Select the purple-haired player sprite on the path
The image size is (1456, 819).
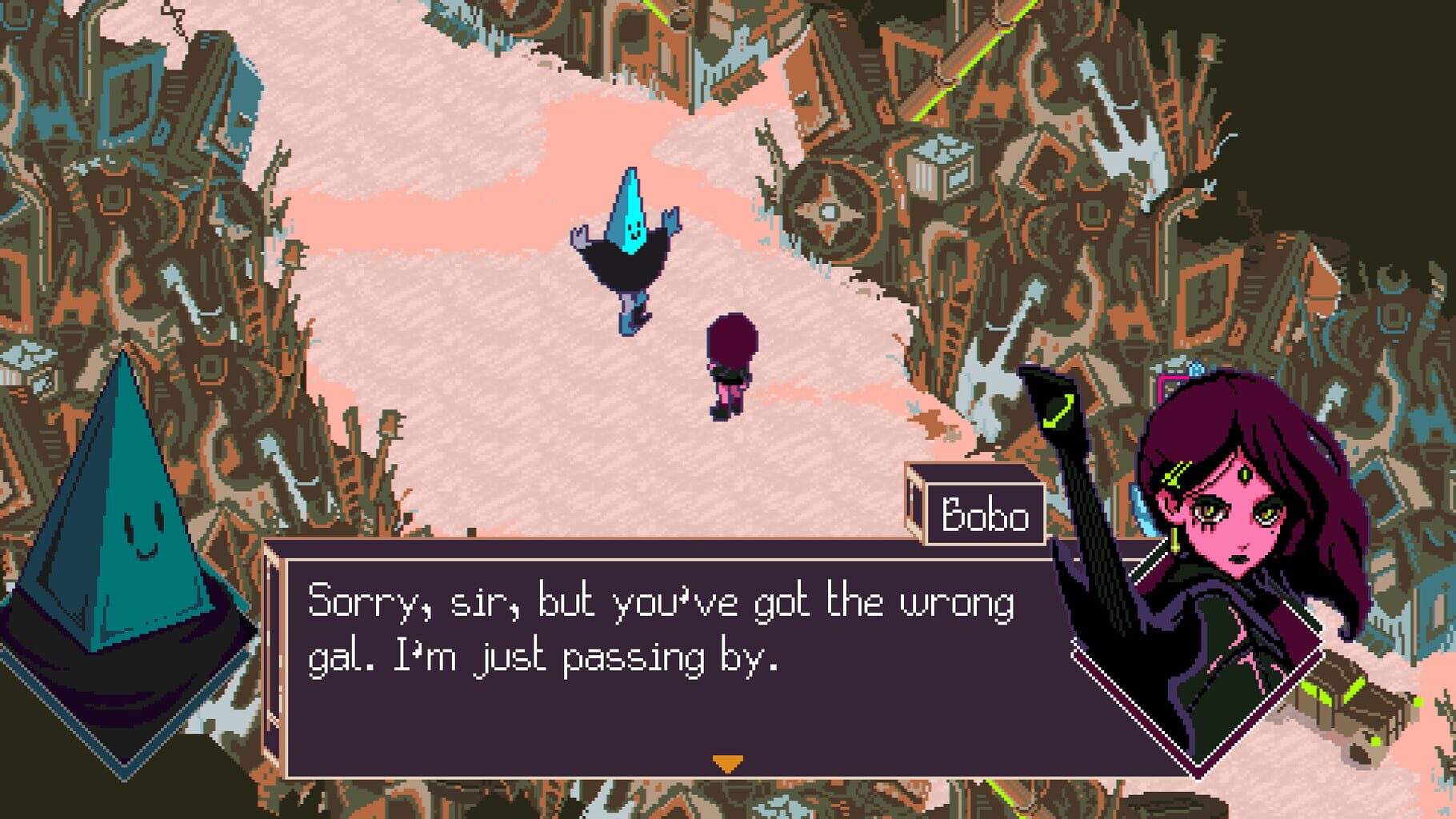[732, 360]
